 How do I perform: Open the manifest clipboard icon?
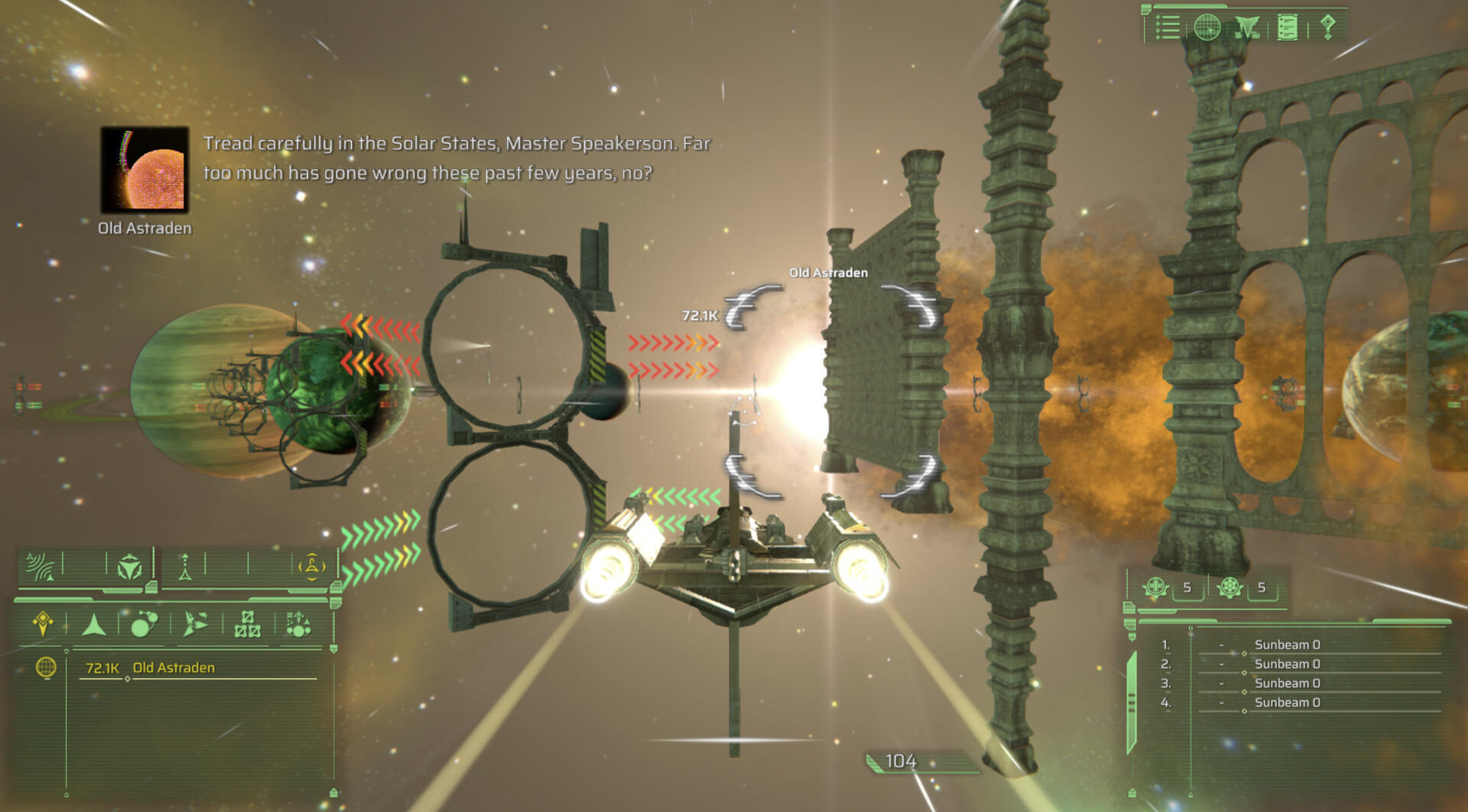click(1288, 27)
